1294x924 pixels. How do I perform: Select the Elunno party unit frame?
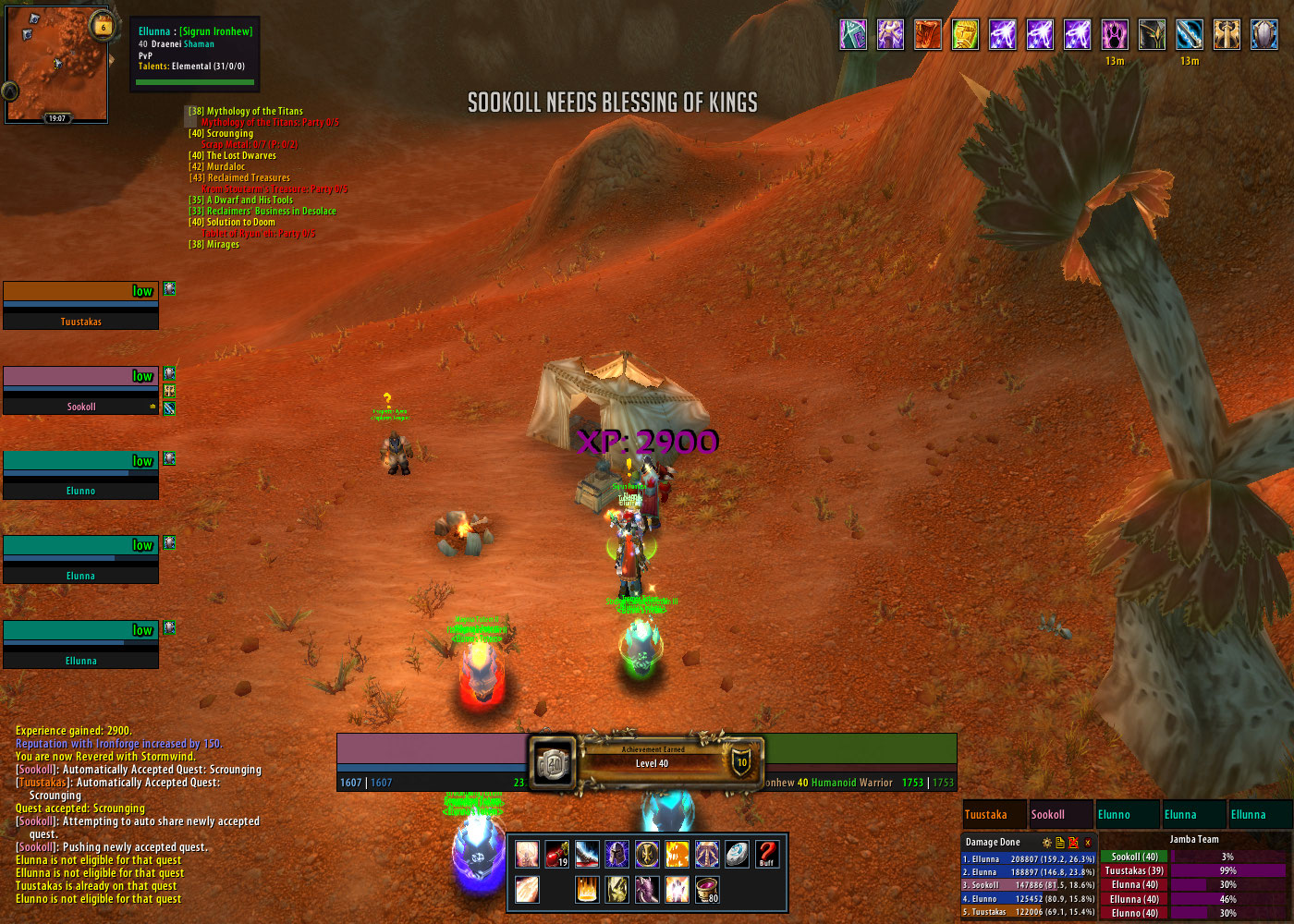click(x=80, y=476)
